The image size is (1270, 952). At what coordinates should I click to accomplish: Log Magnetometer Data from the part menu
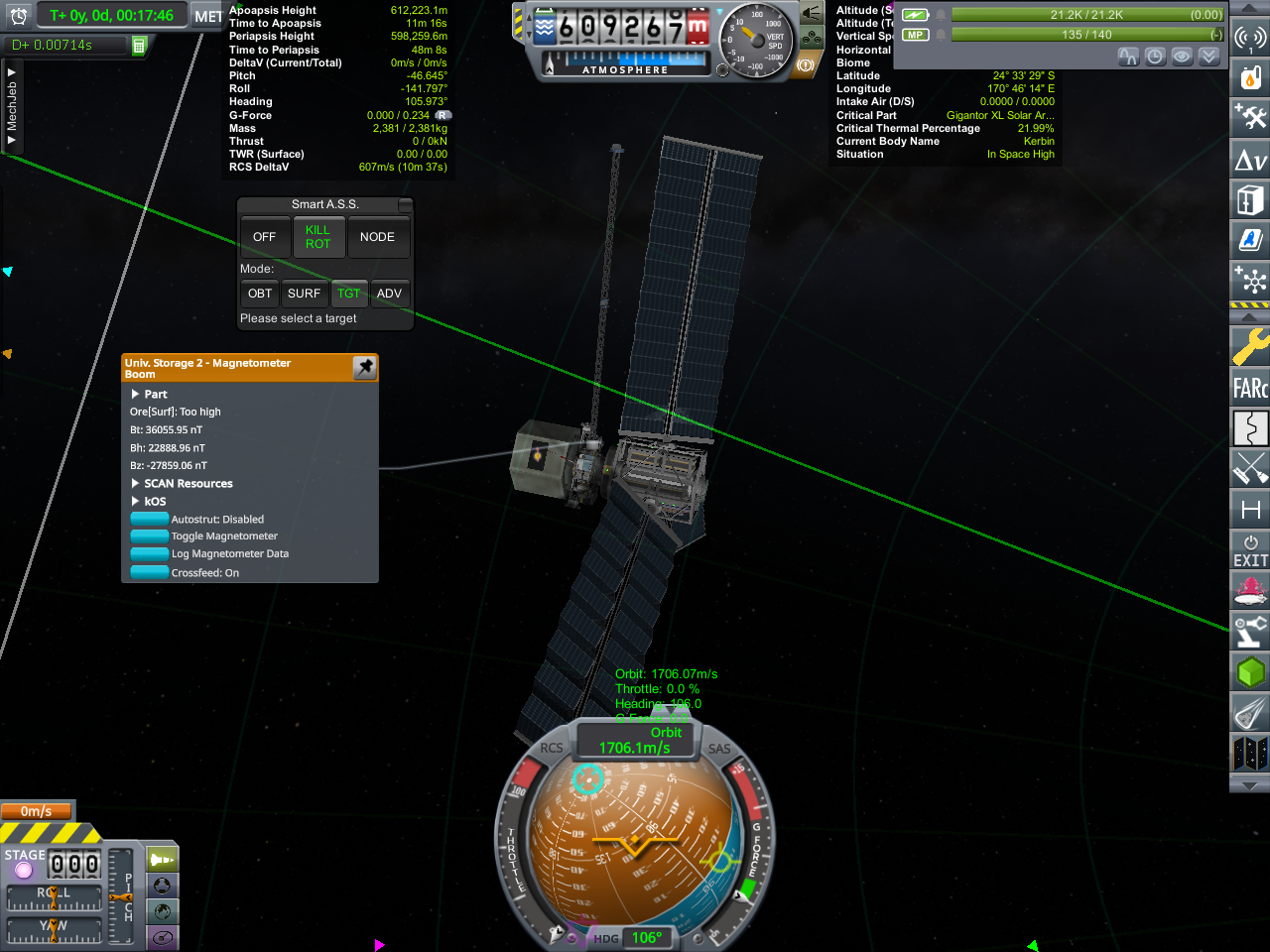pos(150,554)
